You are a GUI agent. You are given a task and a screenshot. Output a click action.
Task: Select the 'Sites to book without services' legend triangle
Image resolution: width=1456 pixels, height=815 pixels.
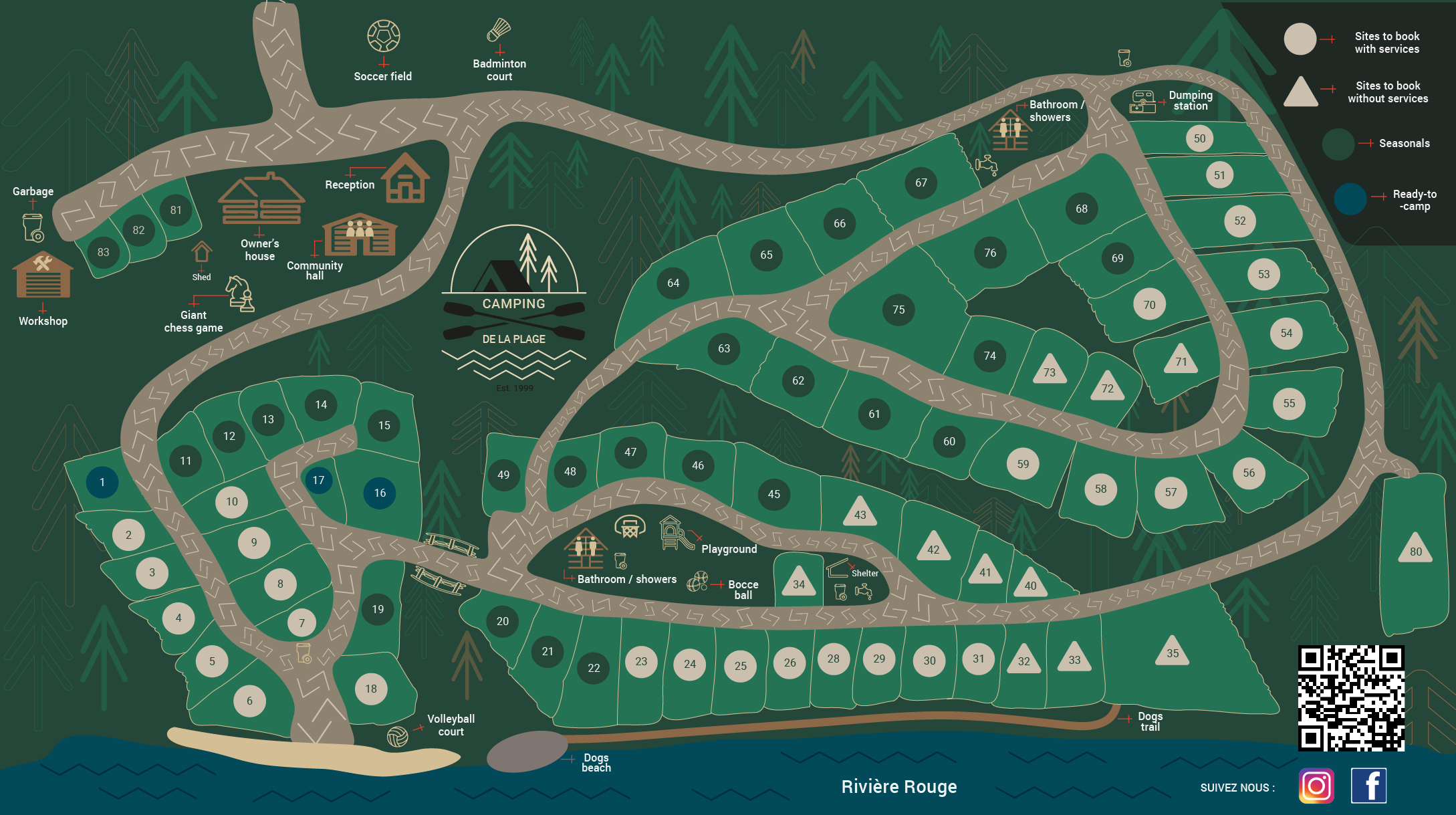point(1300,92)
